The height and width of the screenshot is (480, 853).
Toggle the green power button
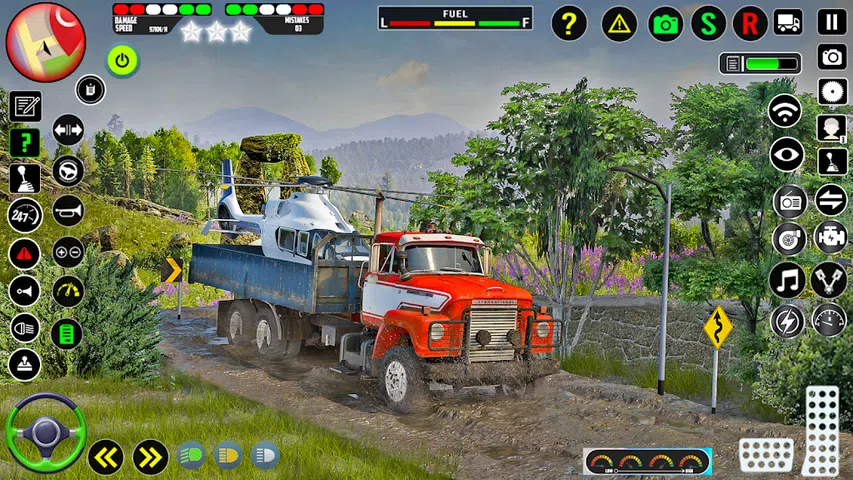(x=123, y=61)
